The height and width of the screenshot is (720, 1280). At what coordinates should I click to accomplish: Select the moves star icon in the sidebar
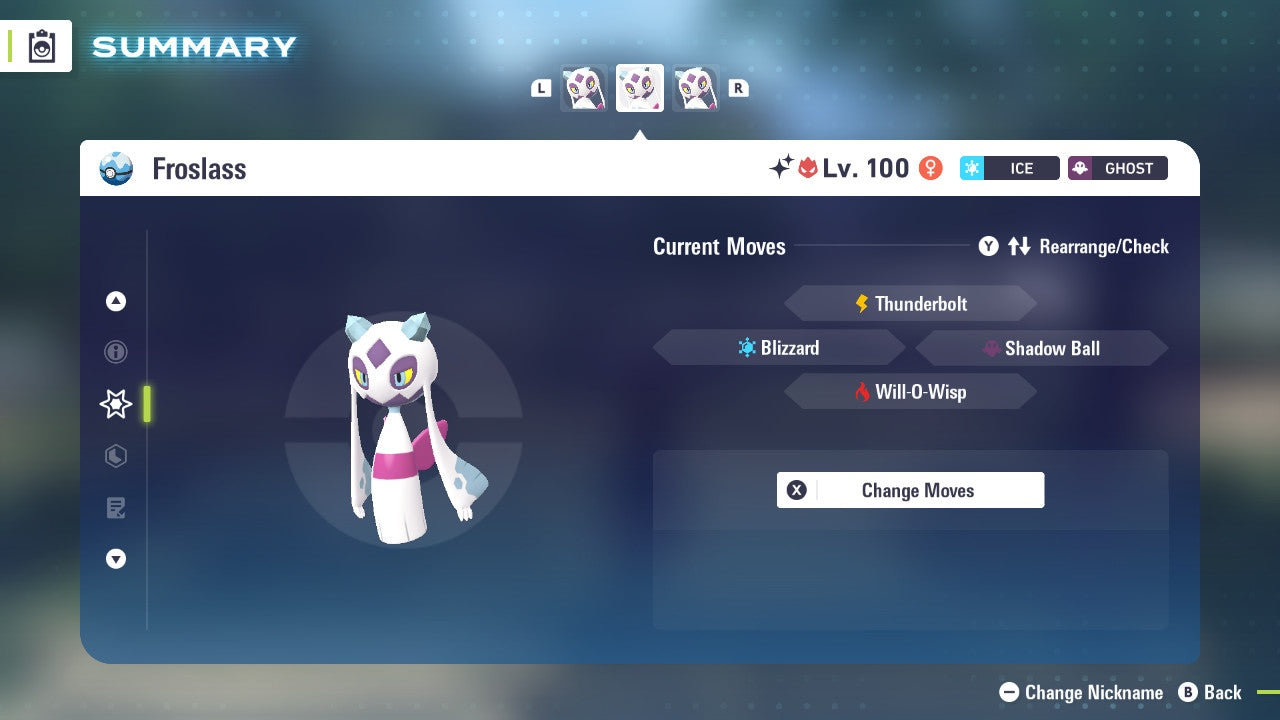[115, 404]
